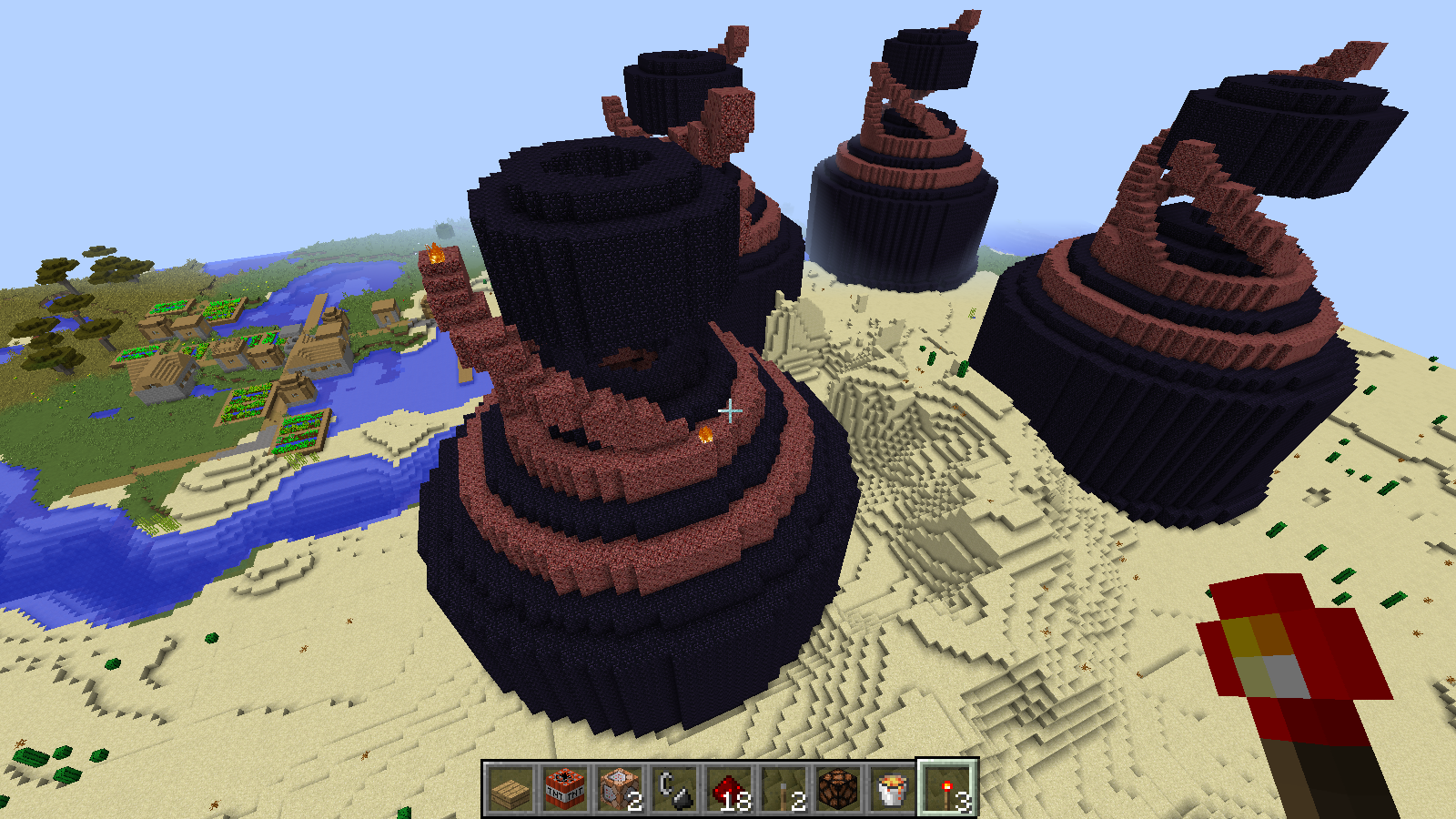Select the highlighted redstone torch slot
The image size is (1456, 819).
pyautogui.click(x=946, y=790)
